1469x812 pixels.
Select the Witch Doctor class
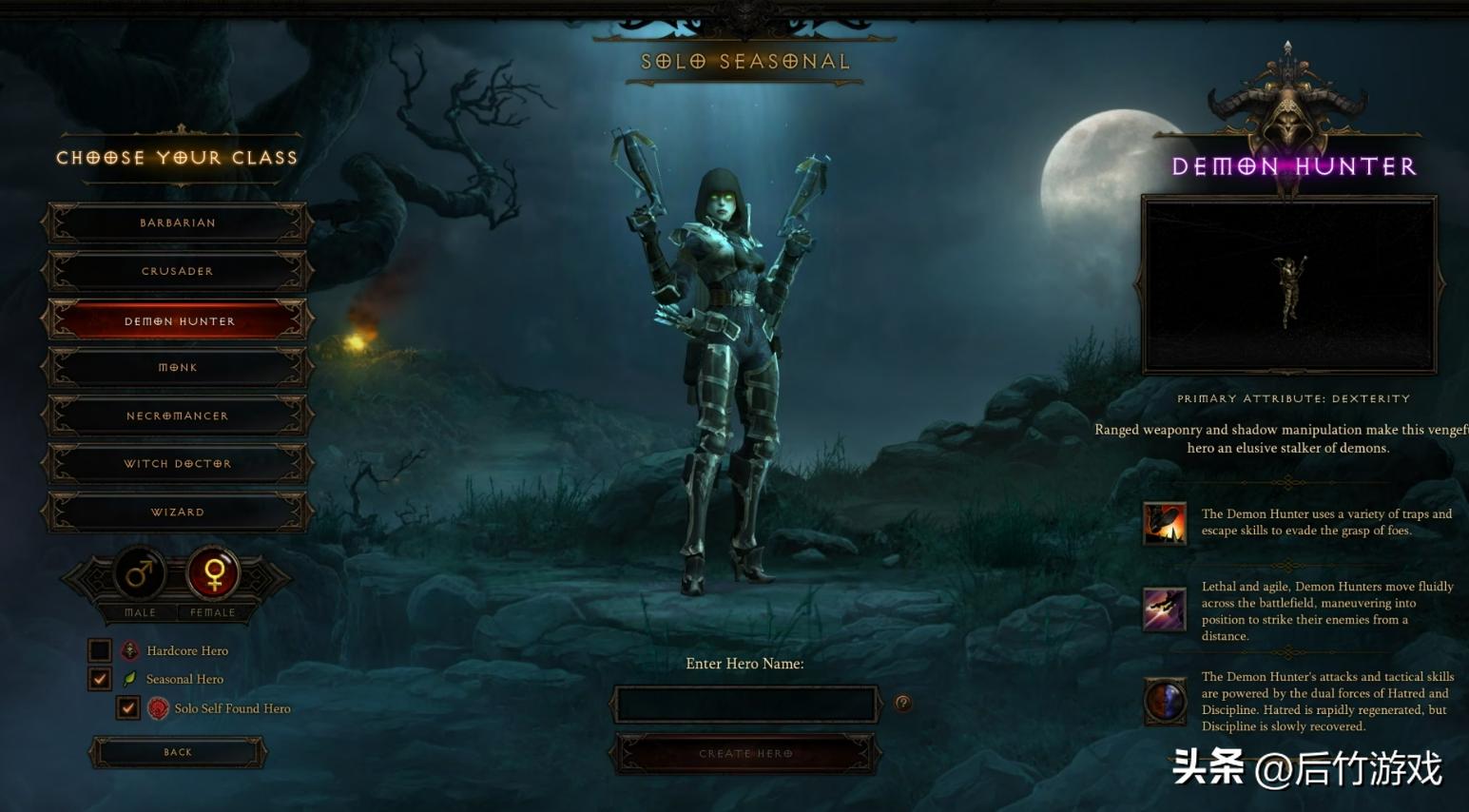(x=178, y=464)
